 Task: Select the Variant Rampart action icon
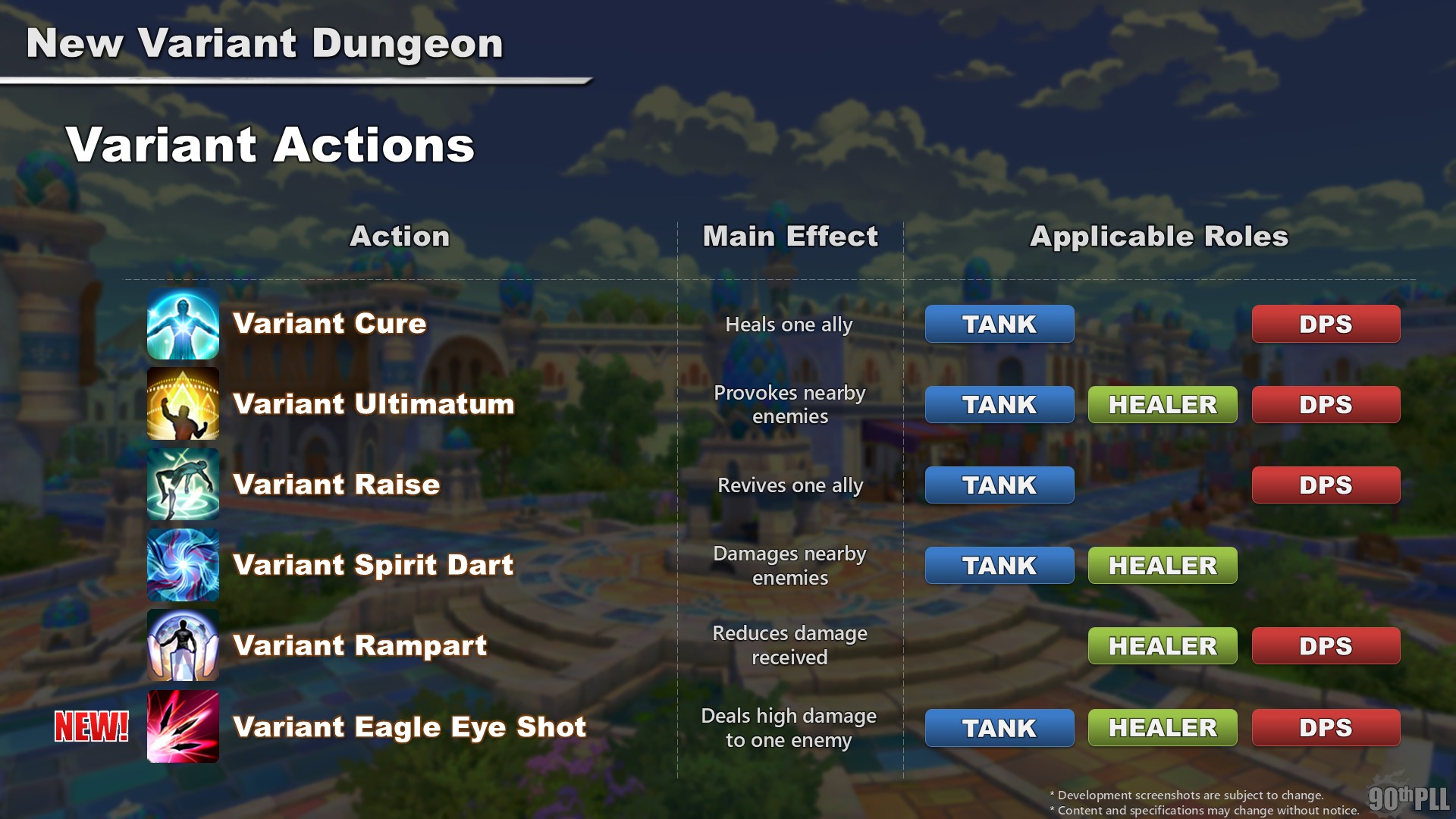tap(183, 645)
